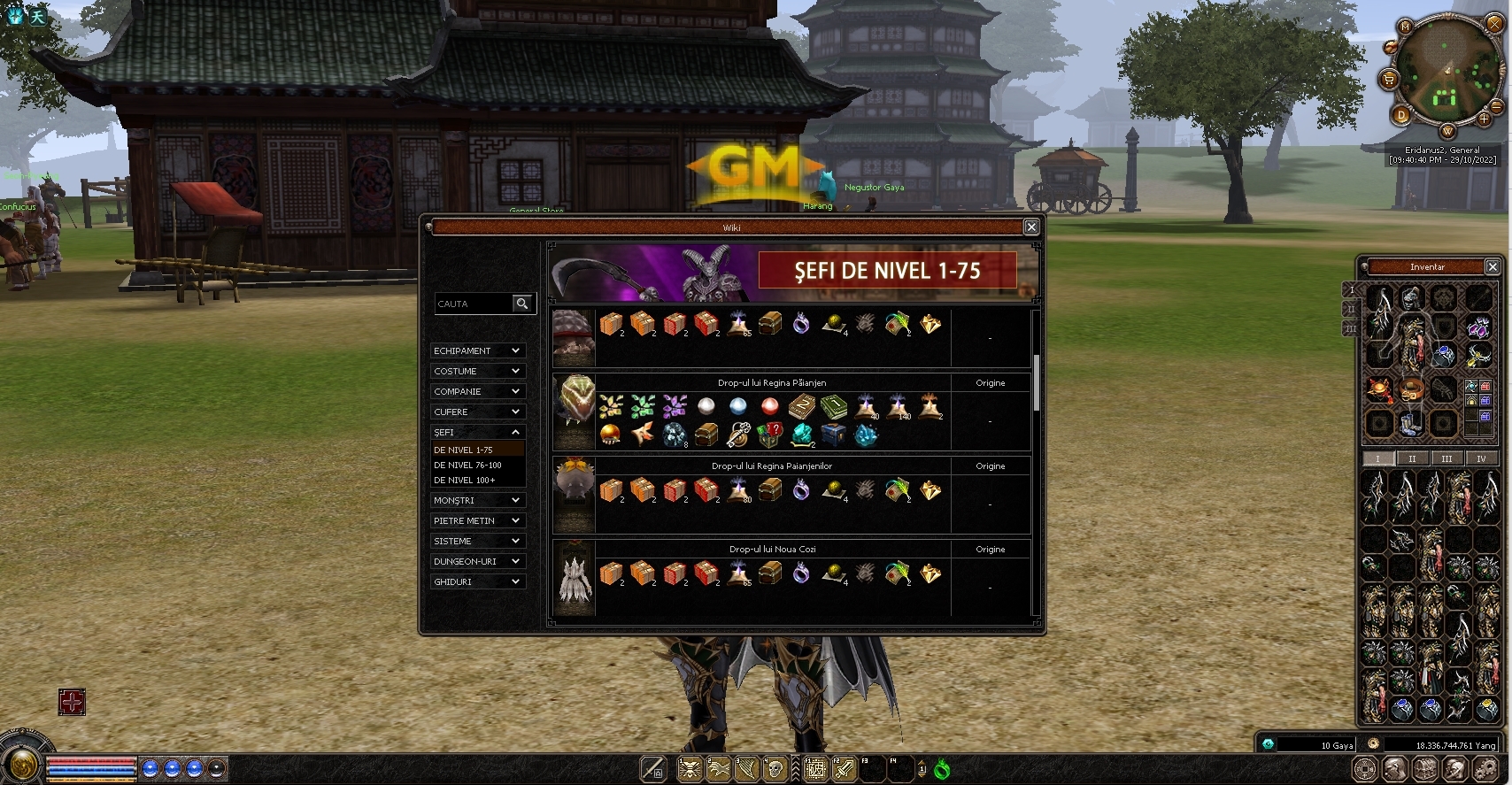The image size is (1512, 785).
Task: Close the Wiki window
Action: [1031, 227]
